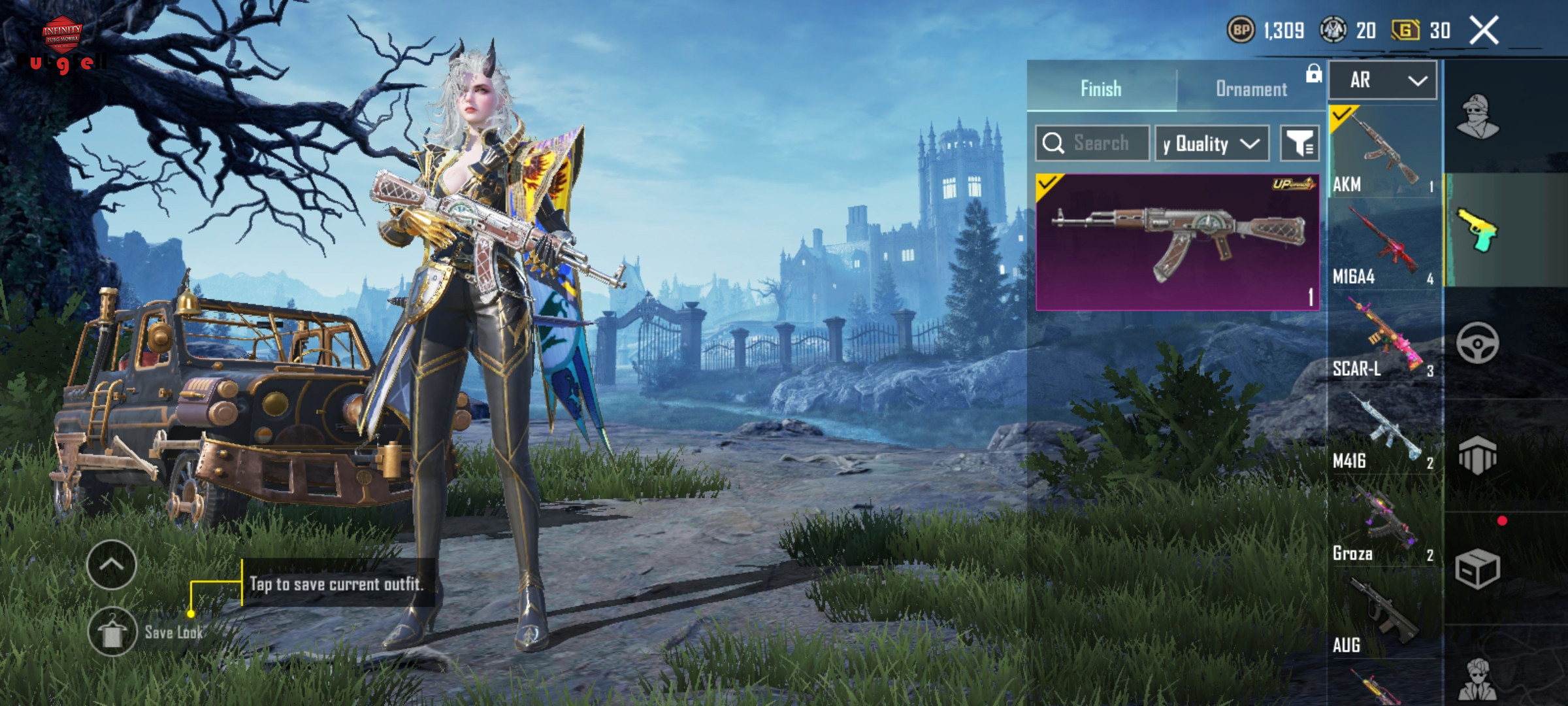Select the yellow pistol weapons category
Viewport: 1568px width, 706px height.
coord(1478,230)
